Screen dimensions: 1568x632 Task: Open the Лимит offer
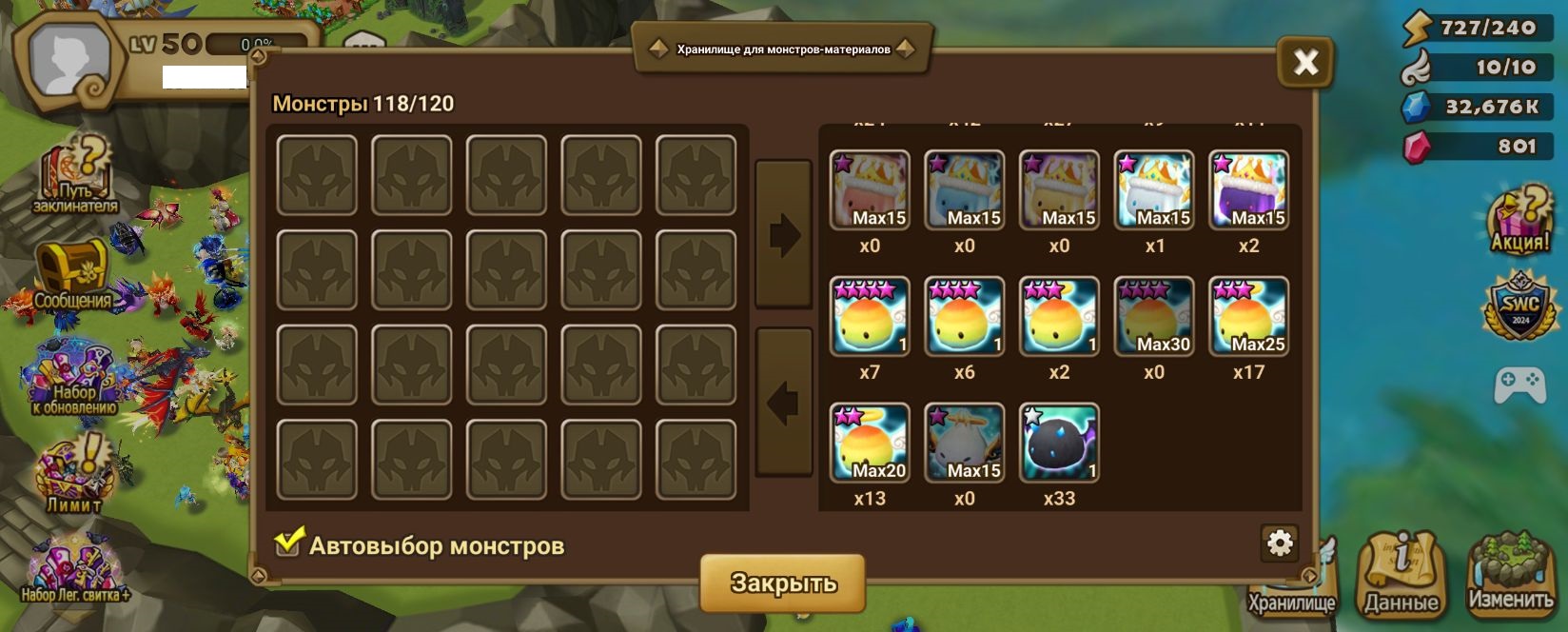[x=73, y=474]
